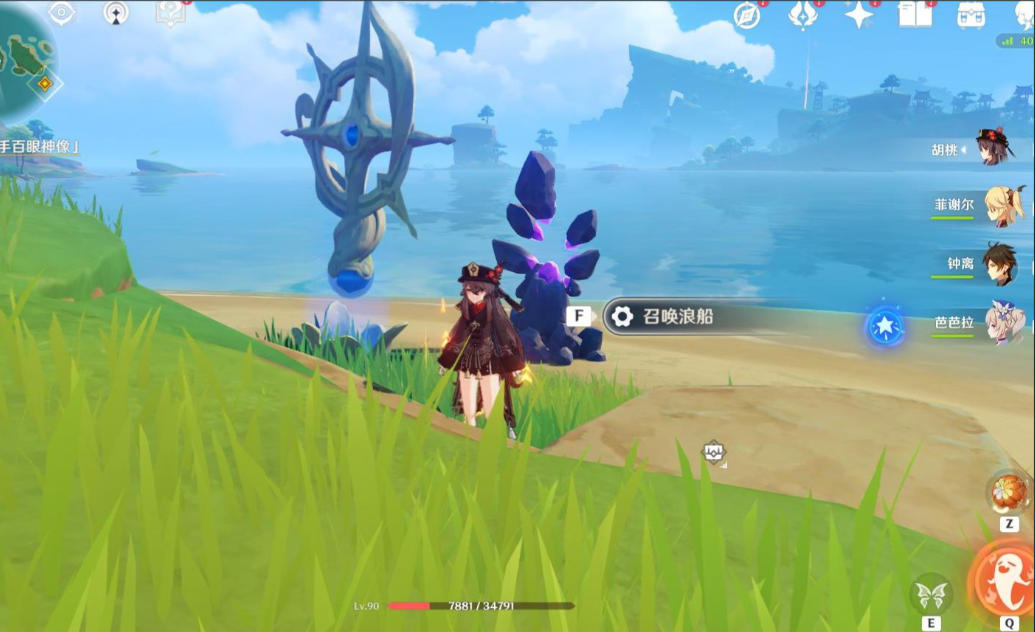Switch to party member 芭芭拉

[1003, 321]
